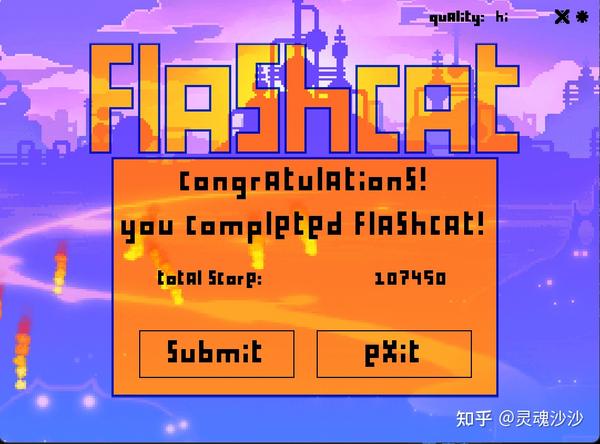Image resolution: width=600 pixels, height=444 pixels.
Task: Toggle the quality setting
Action: [x=470, y=17]
